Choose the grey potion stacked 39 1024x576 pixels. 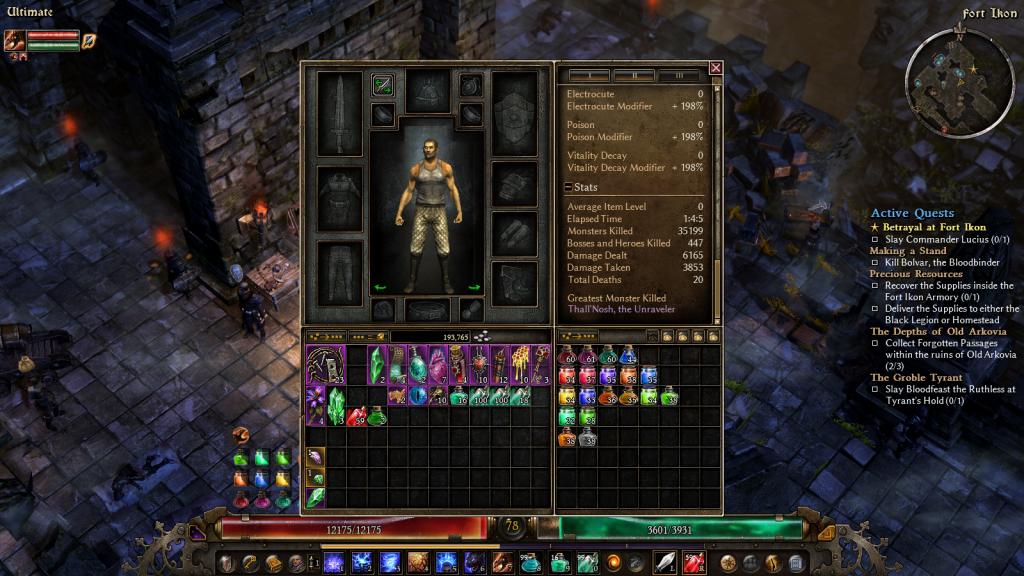click(x=587, y=436)
